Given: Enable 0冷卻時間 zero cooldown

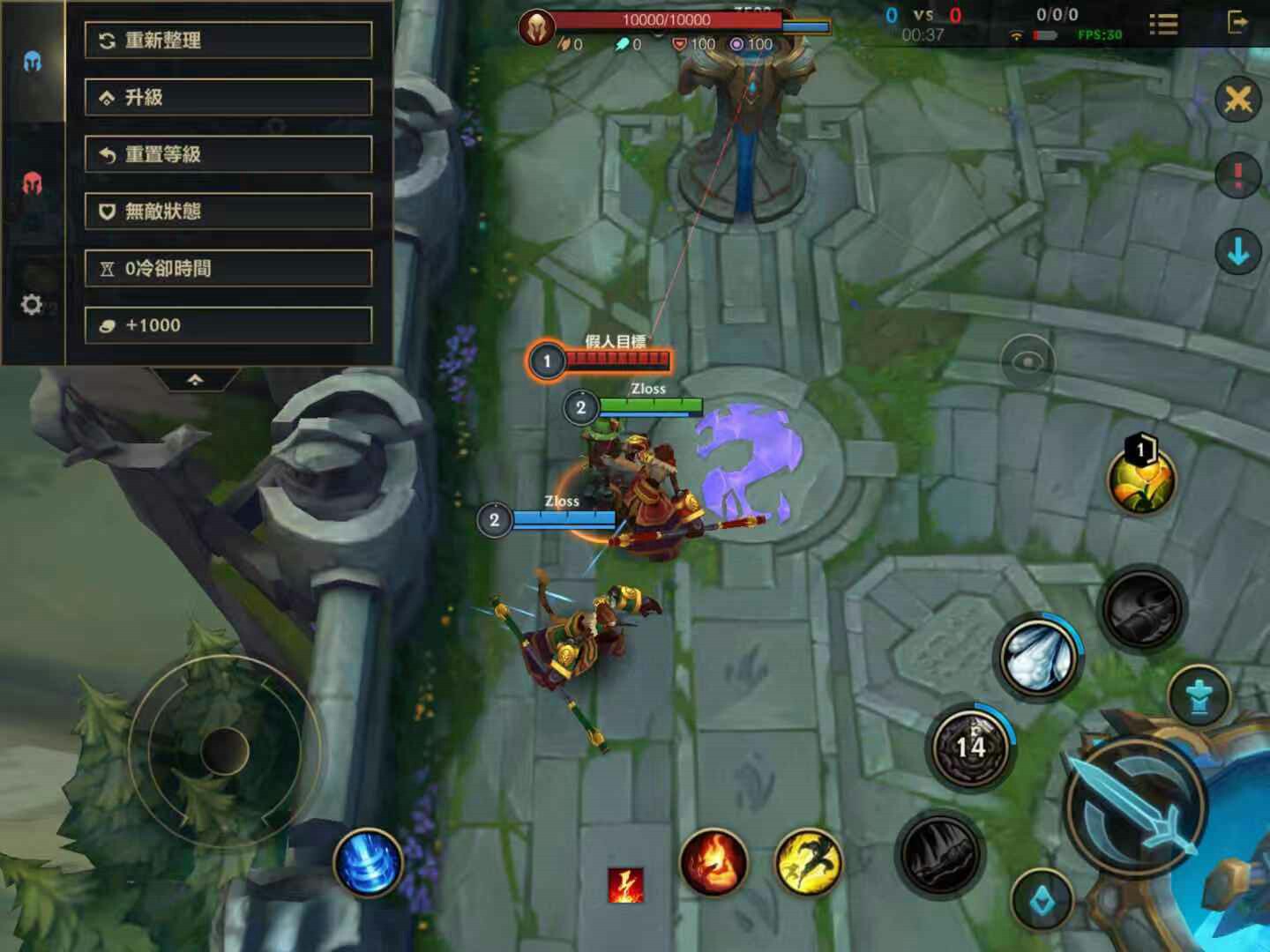Looking at the screenshot, I should (228, 268).
